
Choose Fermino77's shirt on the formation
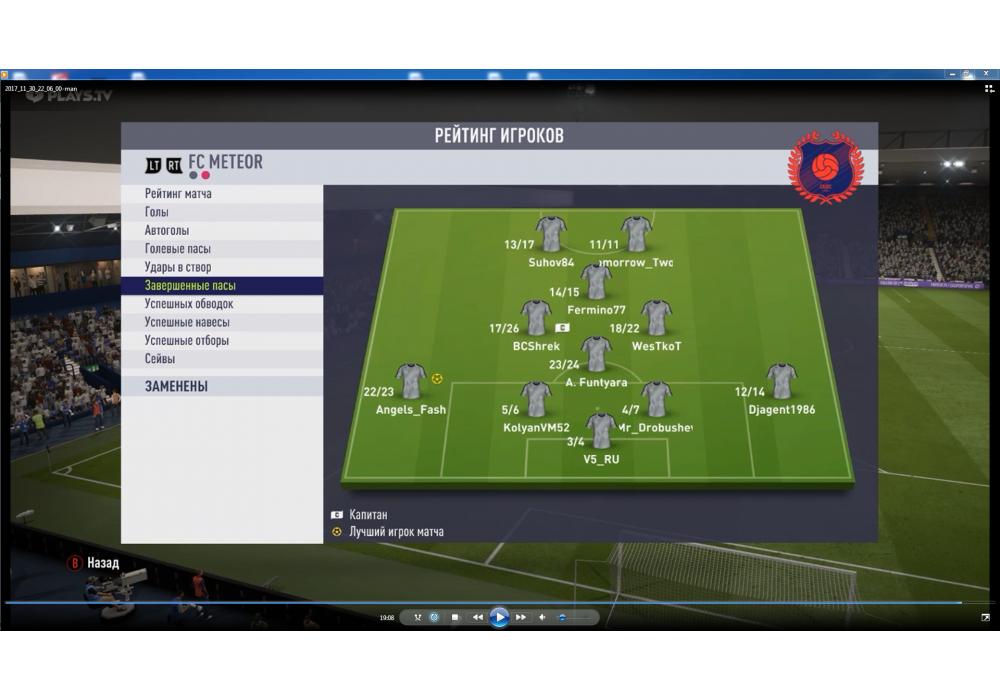(x=597, y=281)
